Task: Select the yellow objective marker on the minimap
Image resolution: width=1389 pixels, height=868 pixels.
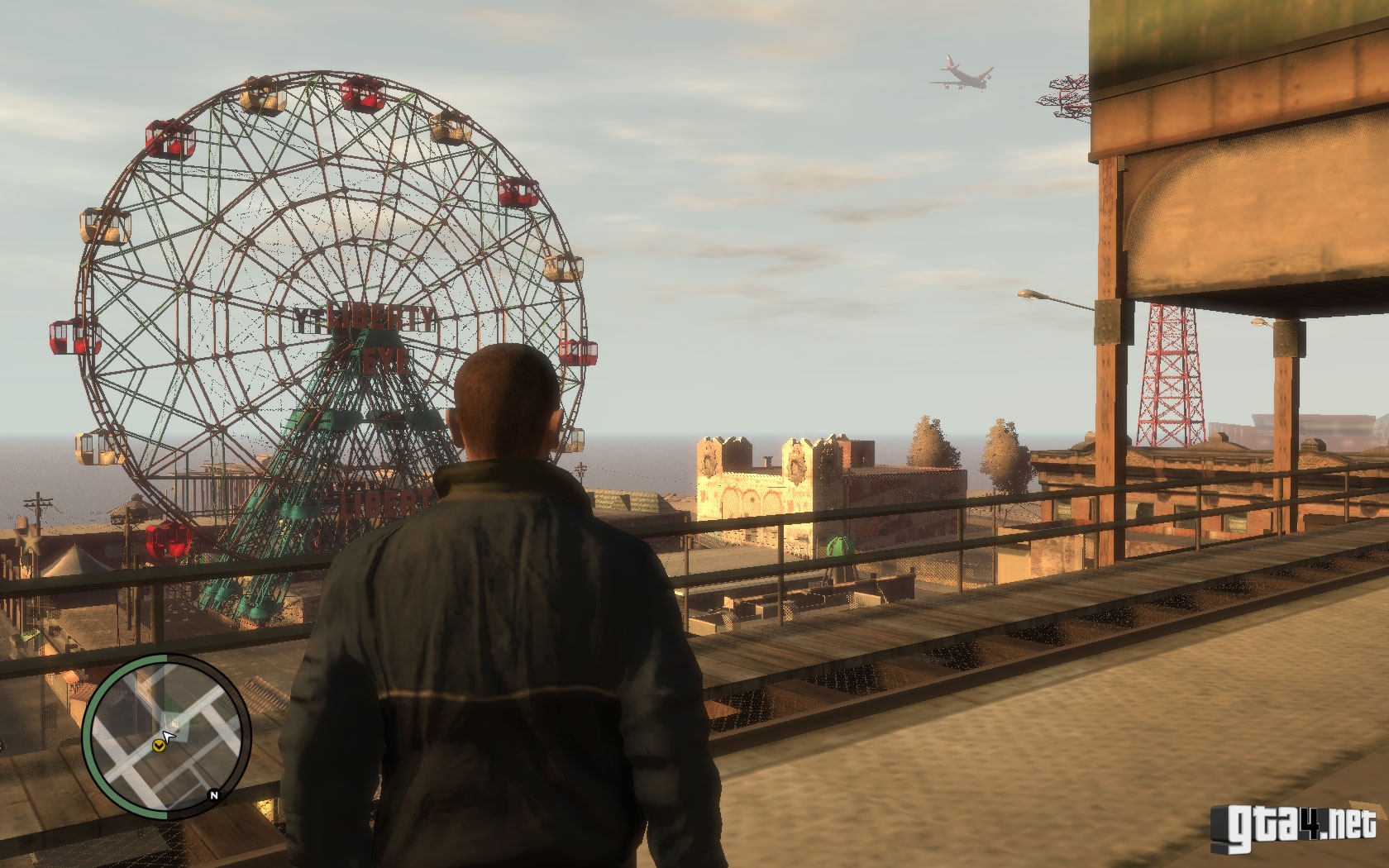Action: (x=158, y=746)
